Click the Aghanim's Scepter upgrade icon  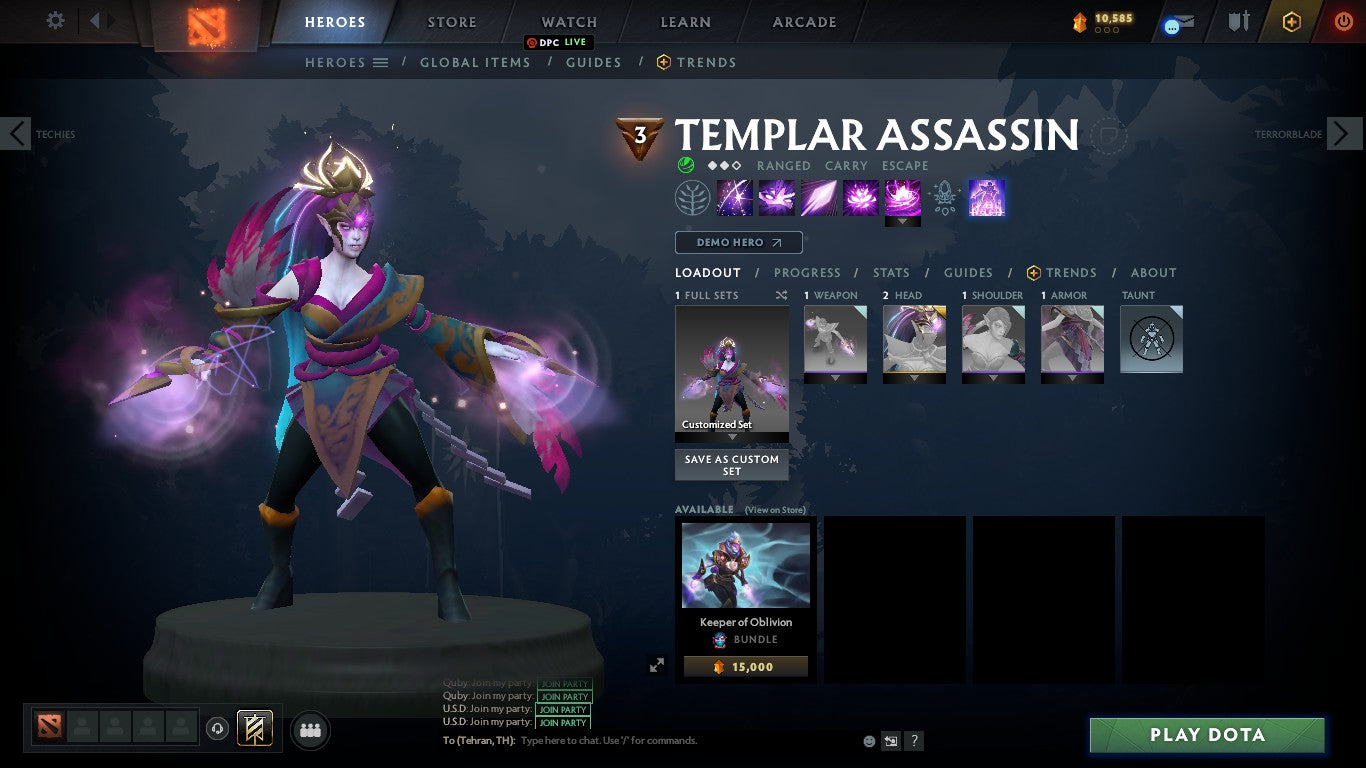[x=944, y=197]
